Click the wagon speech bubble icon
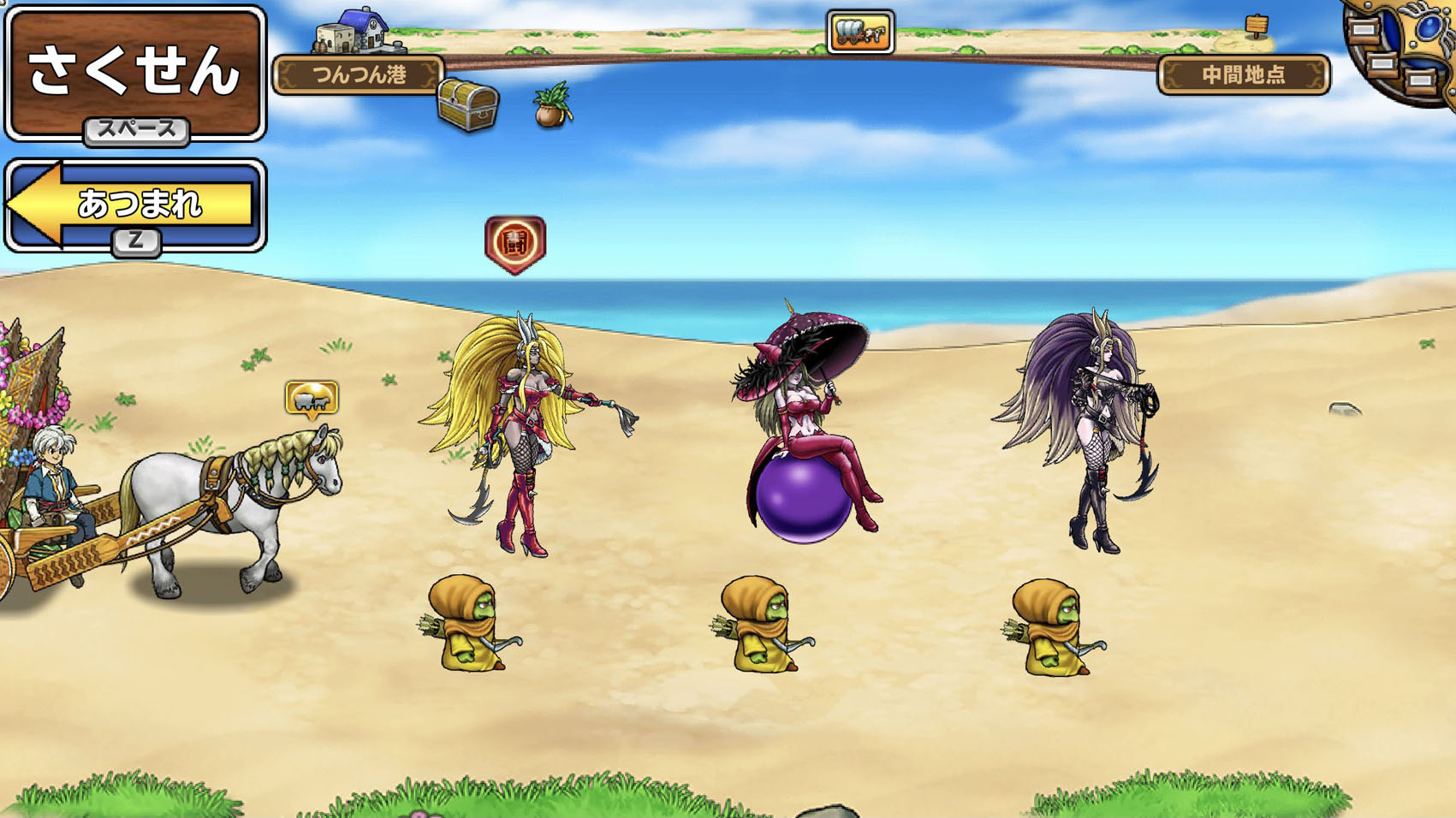Viewport: 1456px width, 818px height. pos(312,398)
